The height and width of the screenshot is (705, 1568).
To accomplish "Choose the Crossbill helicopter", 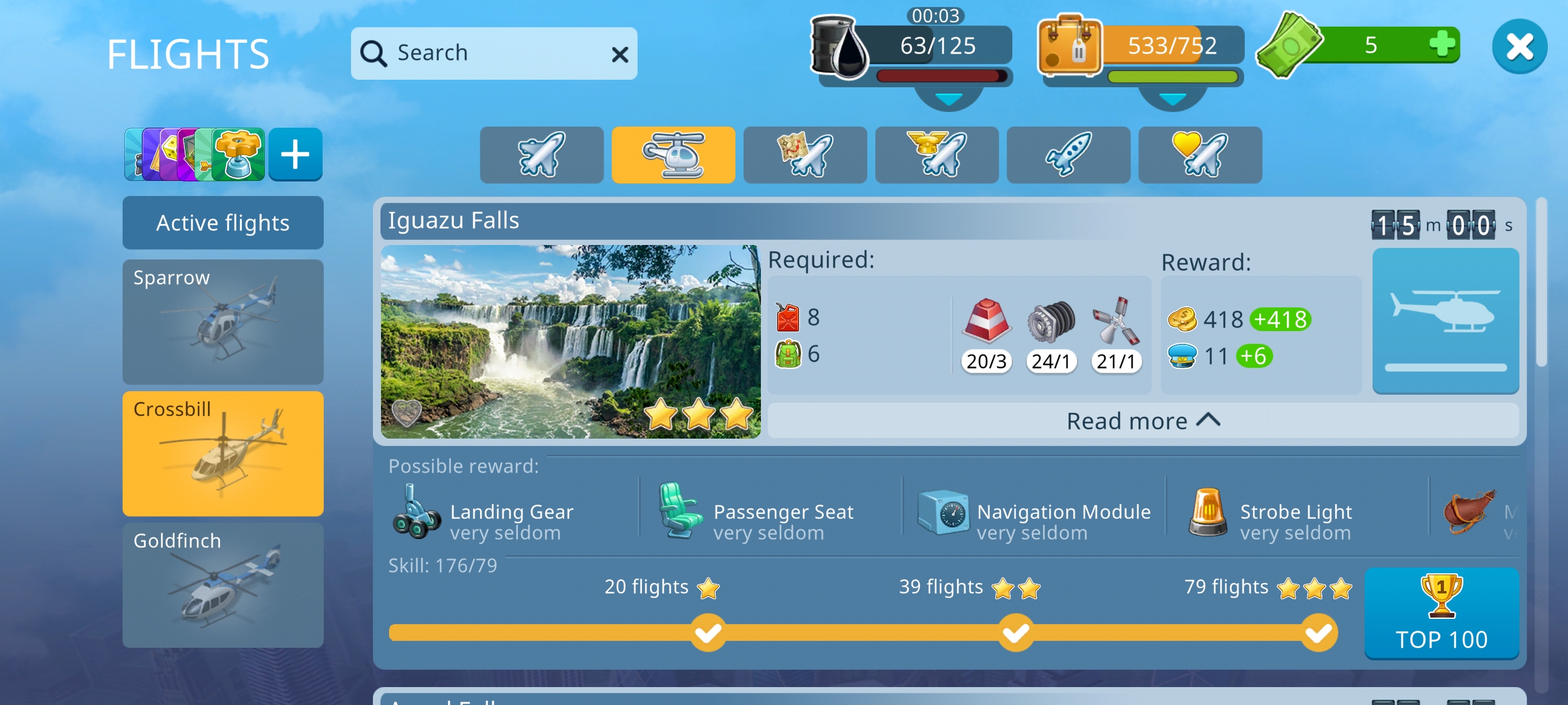I will (x=223, y=453).
